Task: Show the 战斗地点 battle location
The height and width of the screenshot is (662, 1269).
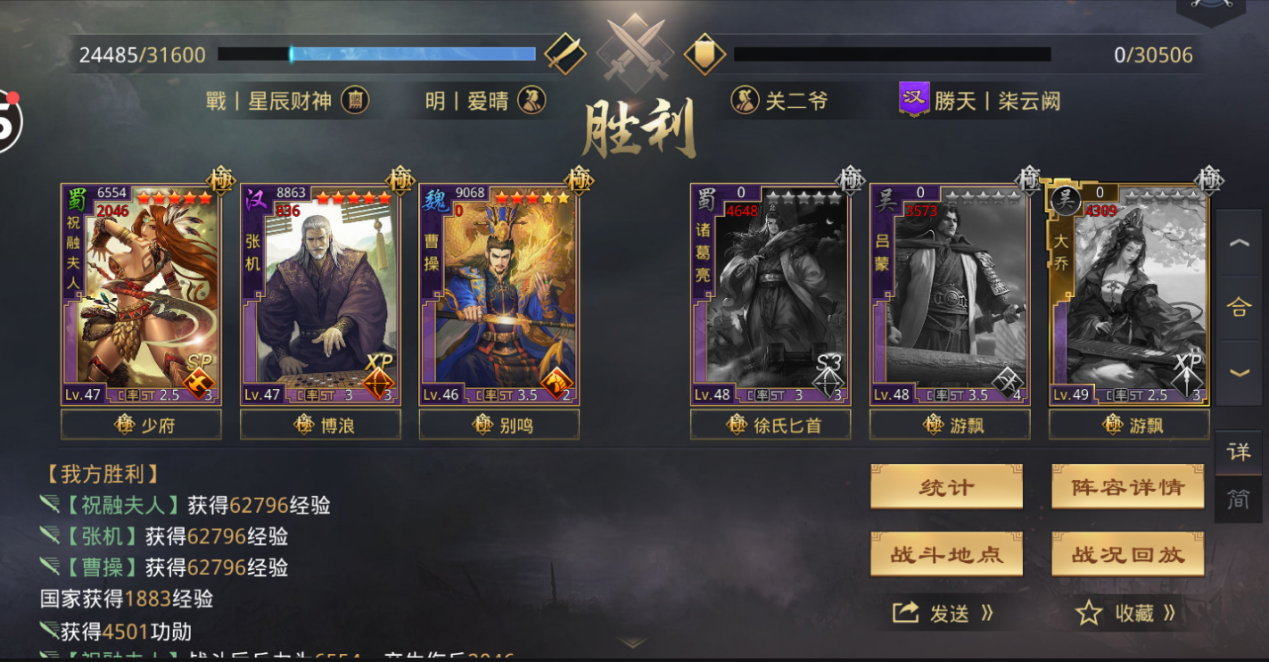Action: [x=946, y=554]
